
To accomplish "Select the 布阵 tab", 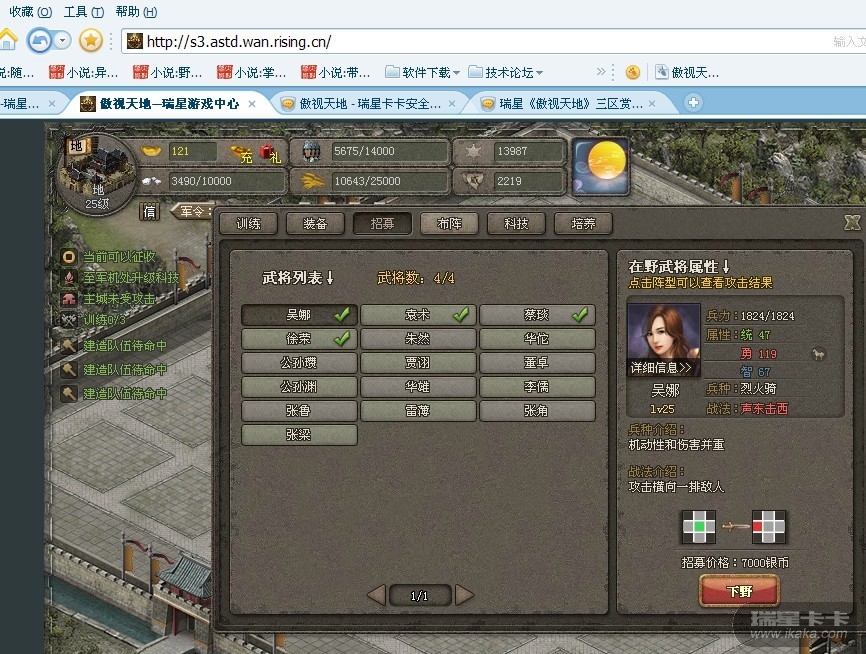I will pyautogui.click(x=449, y=224).
